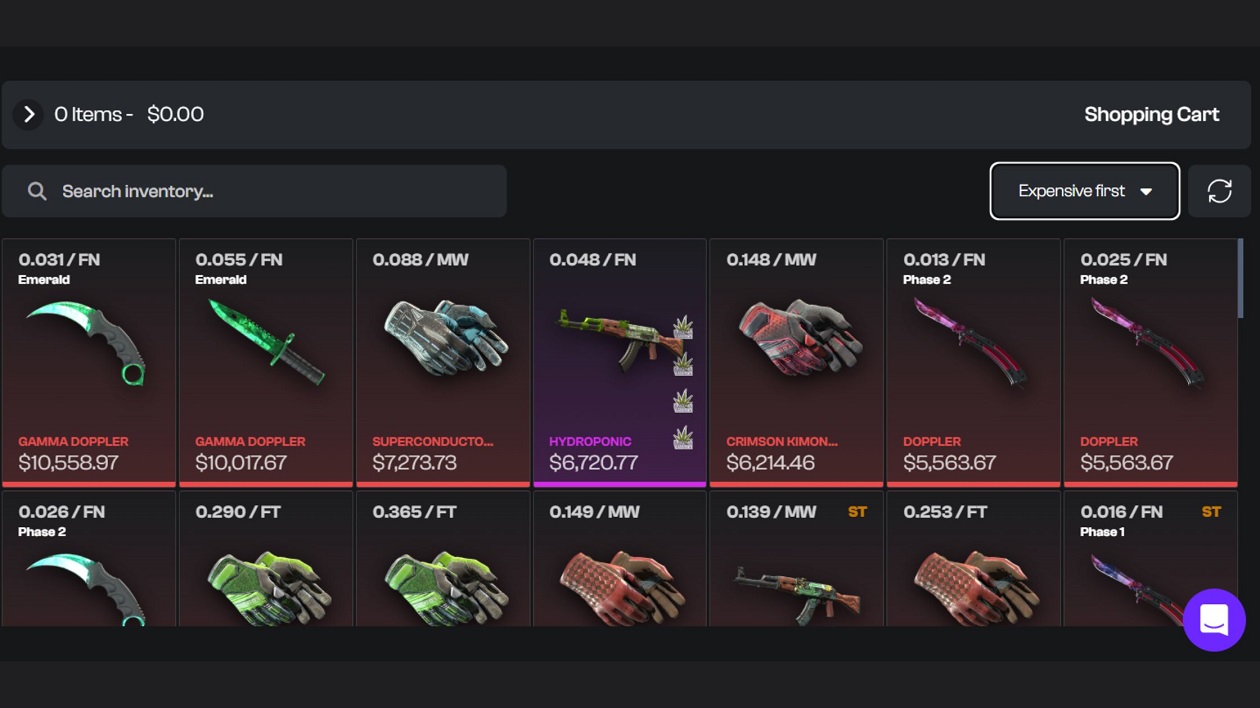This screenshot has width=1260, height=708.
Task: Choose the 0.025 float Doppler butterfly knife
Action: (x=1150, y=361)
